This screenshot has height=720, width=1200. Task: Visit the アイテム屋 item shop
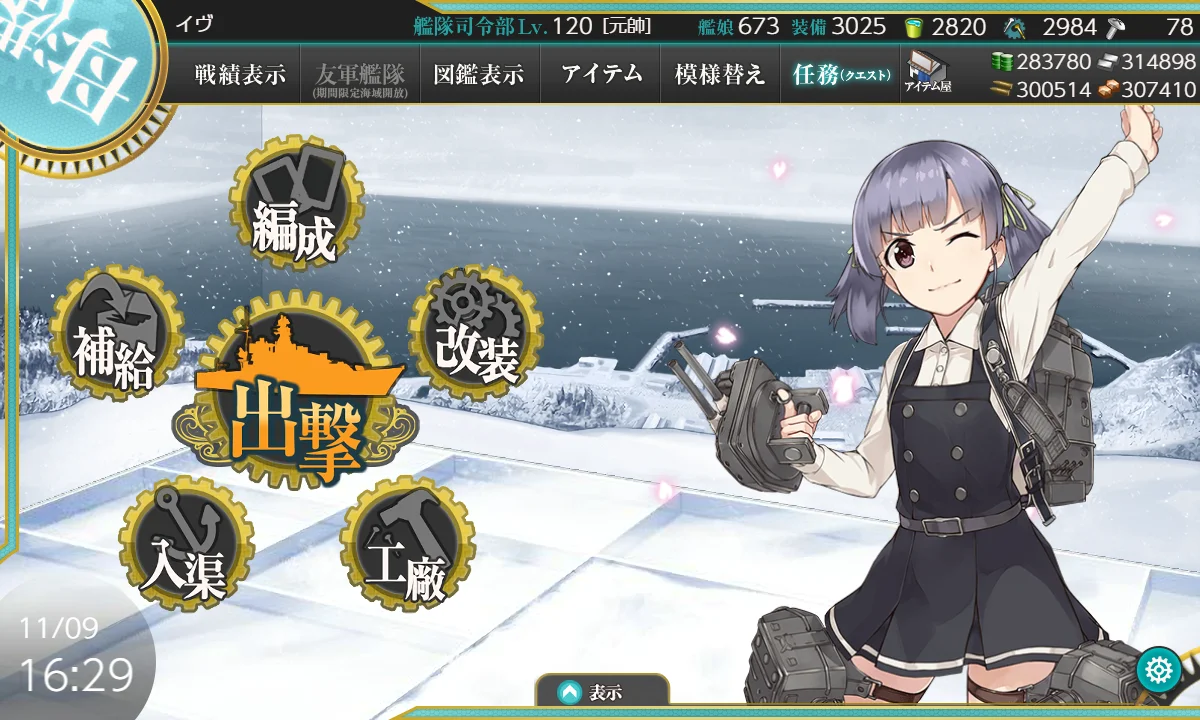tap(929, 73)
